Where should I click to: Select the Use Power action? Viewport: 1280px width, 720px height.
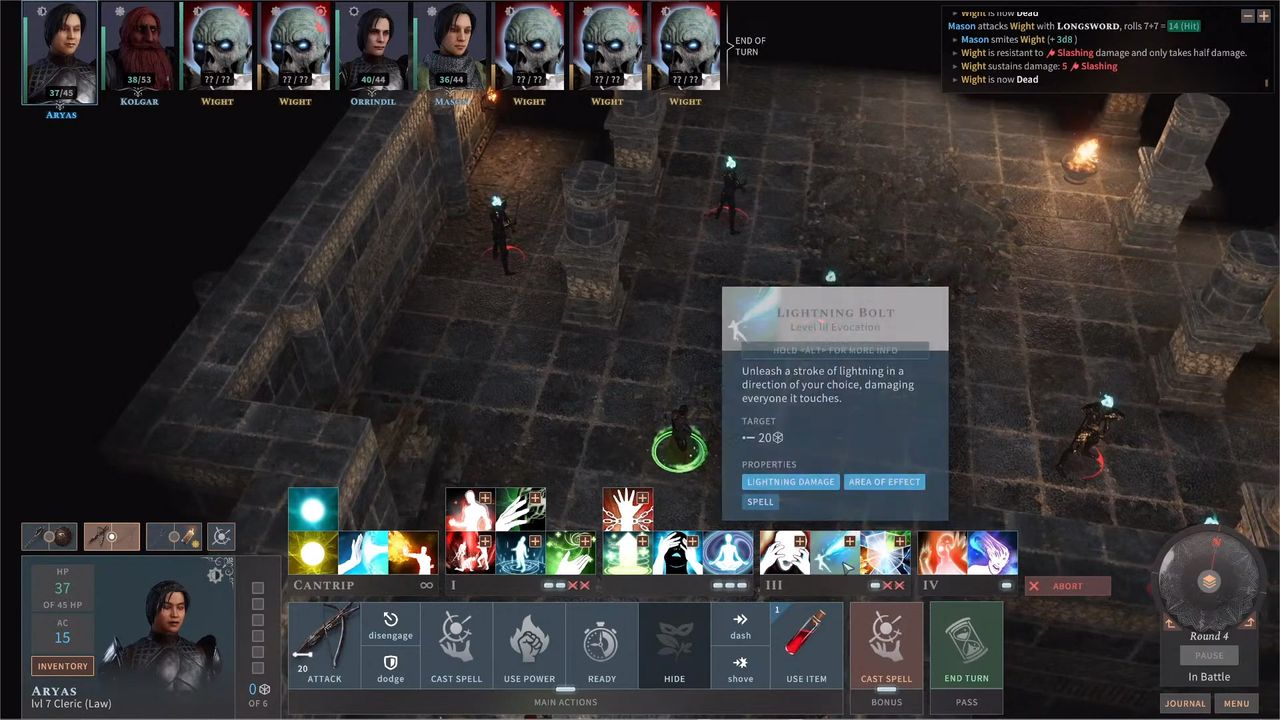click(529, 645)
